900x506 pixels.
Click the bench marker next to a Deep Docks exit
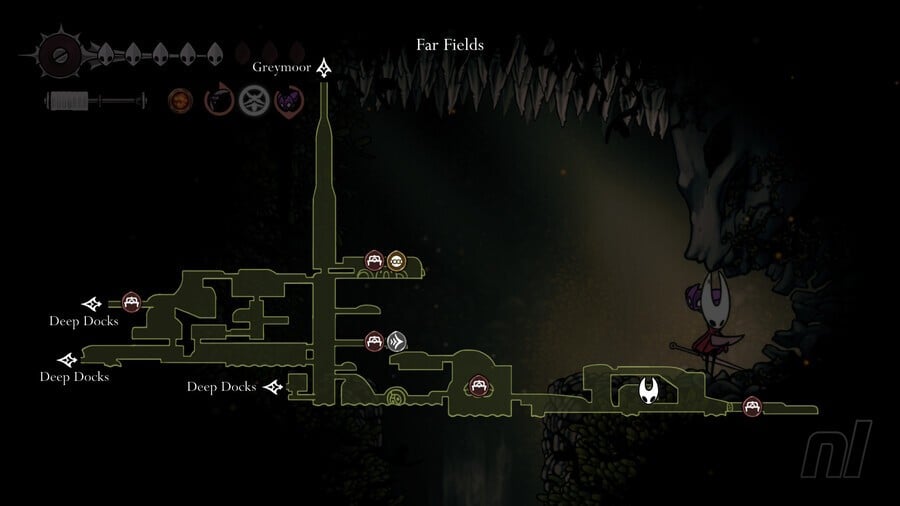point(131,302)
